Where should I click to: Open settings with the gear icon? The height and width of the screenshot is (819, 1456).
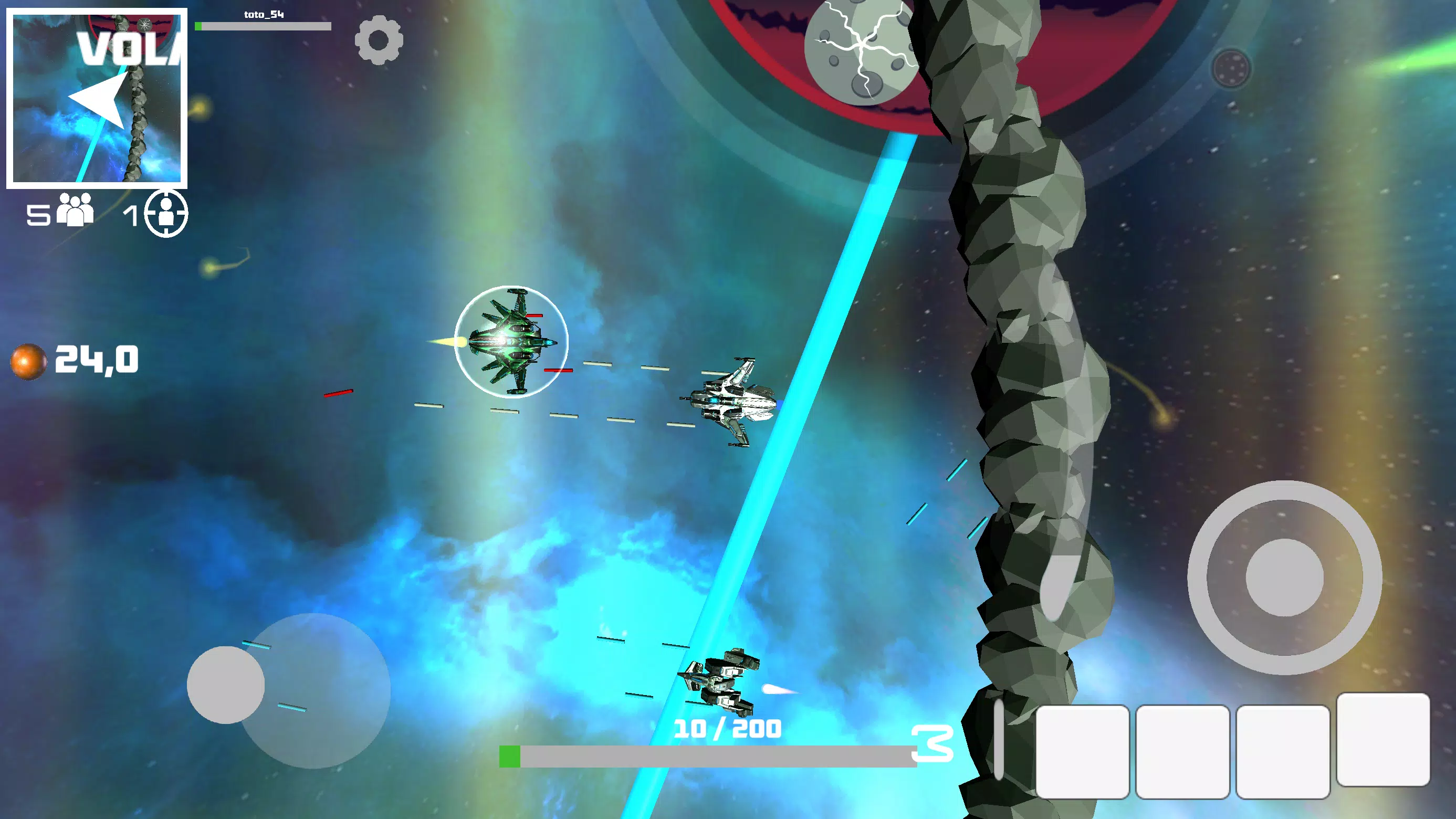click(379, 40)
